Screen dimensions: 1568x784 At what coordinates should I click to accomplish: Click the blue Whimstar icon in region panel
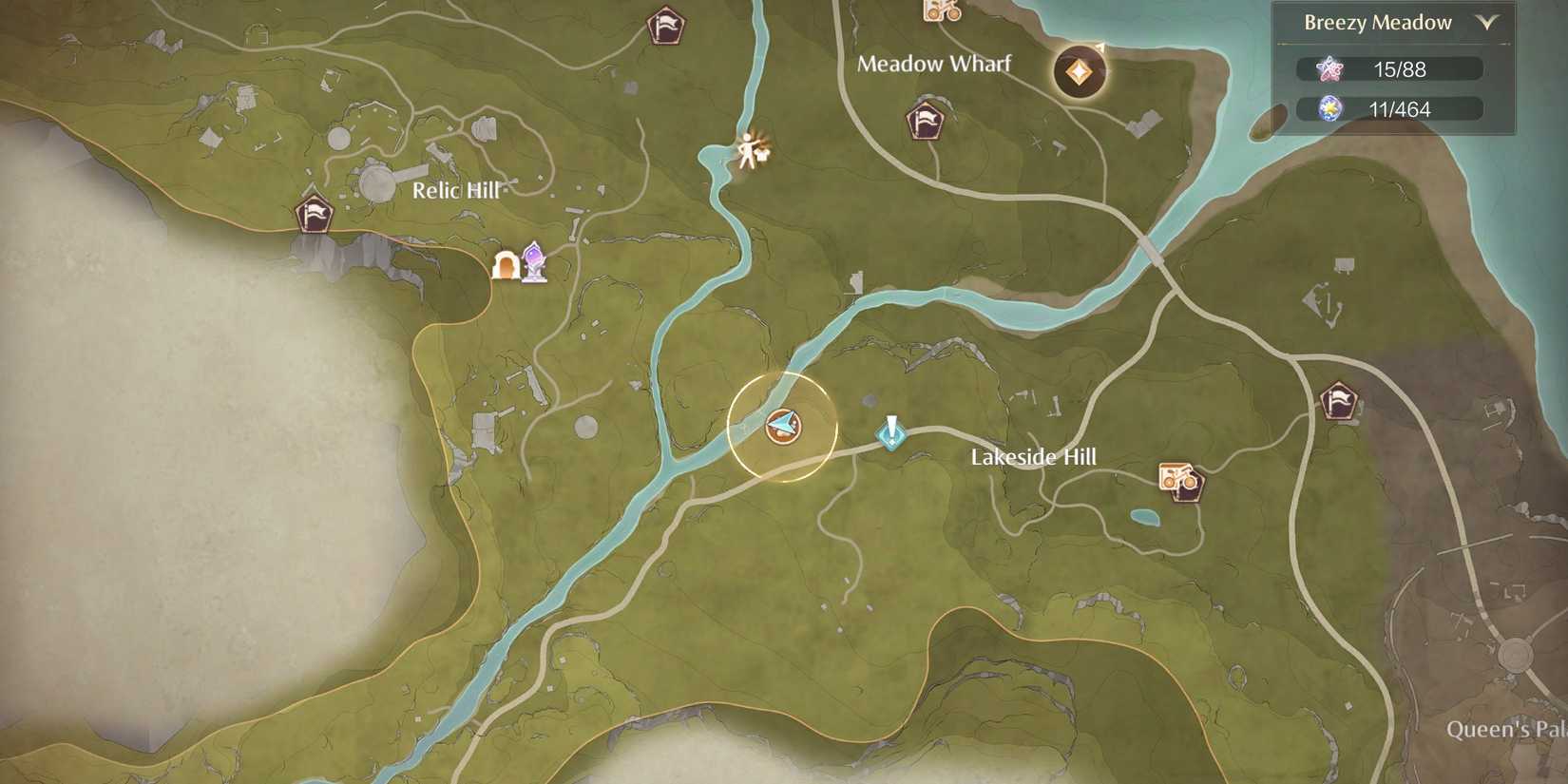[1329, 108]
